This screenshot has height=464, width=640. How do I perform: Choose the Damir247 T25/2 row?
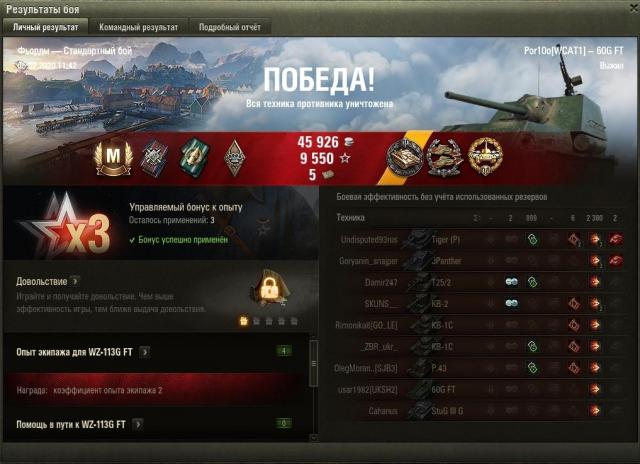click(480, 282)
